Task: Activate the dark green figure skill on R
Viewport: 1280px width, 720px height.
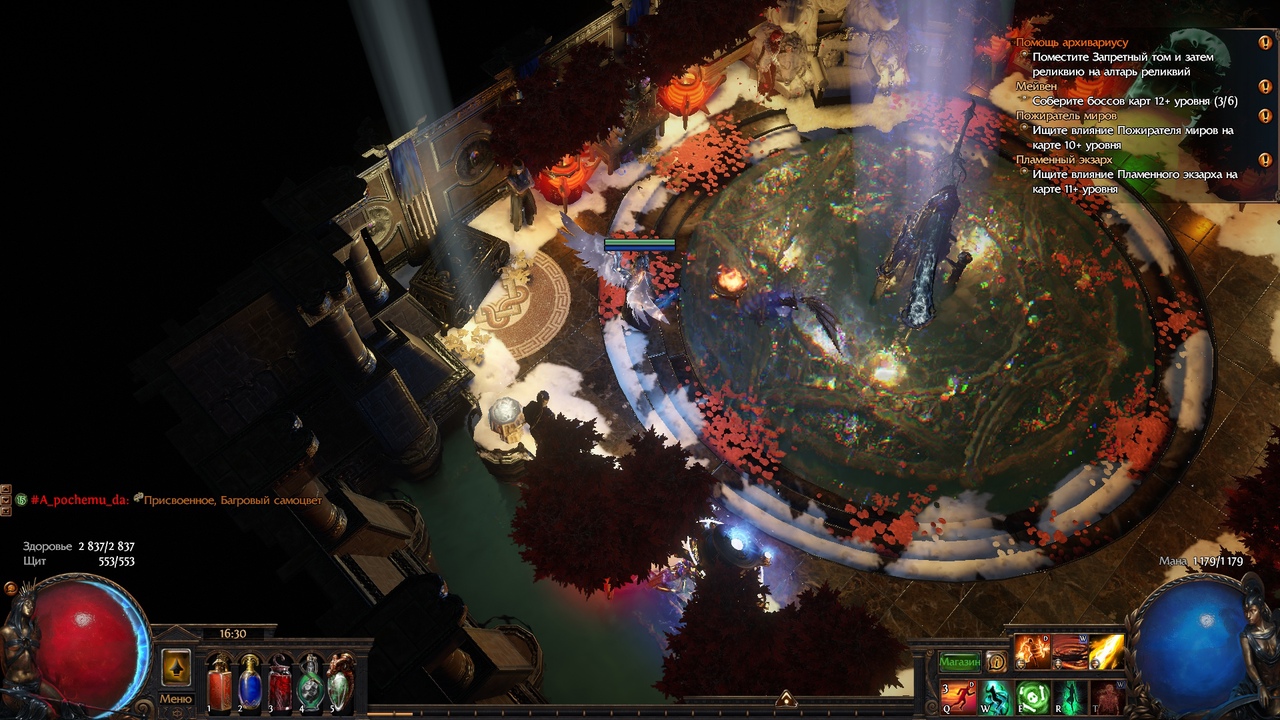Action: [1069, 696]
